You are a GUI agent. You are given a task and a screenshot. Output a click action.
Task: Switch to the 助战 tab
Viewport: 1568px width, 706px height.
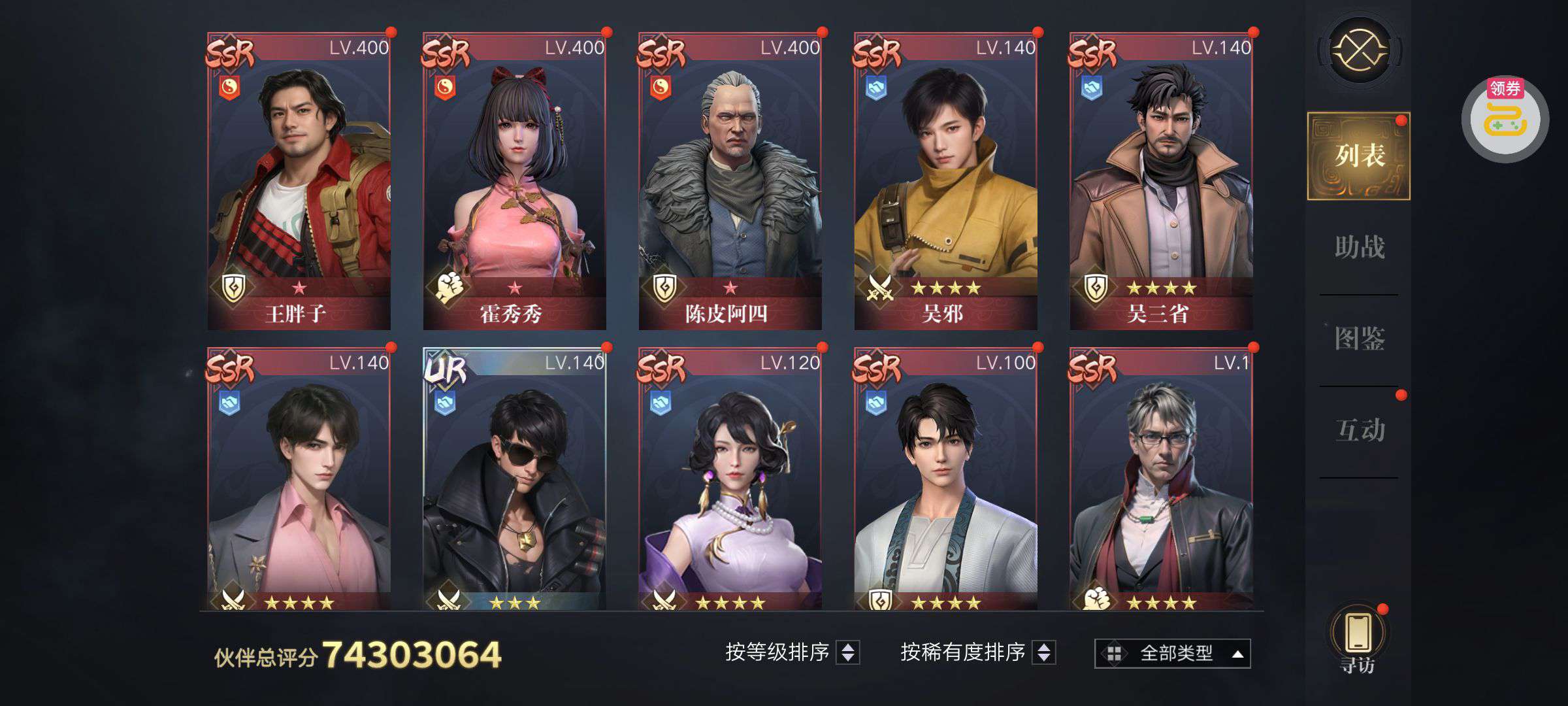pyautogui.click(x=1359, y=248)
